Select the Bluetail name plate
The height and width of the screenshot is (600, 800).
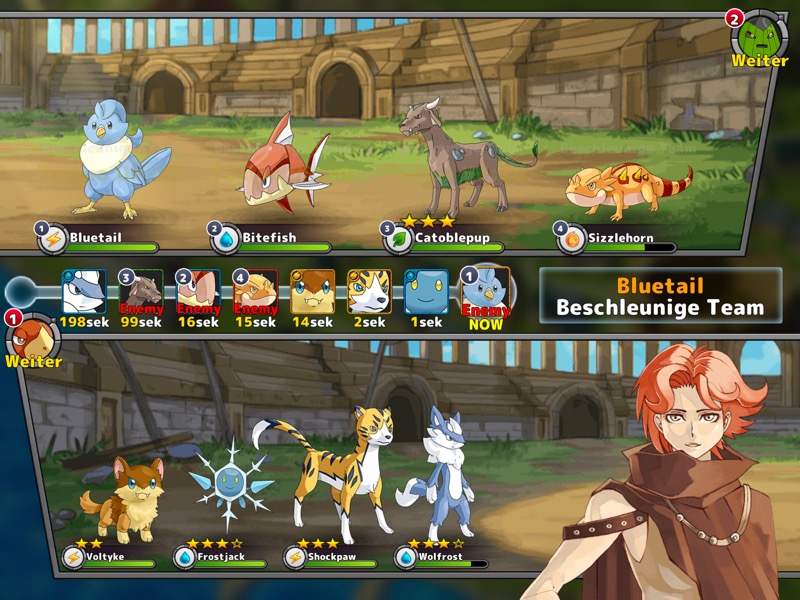(100, 238)
